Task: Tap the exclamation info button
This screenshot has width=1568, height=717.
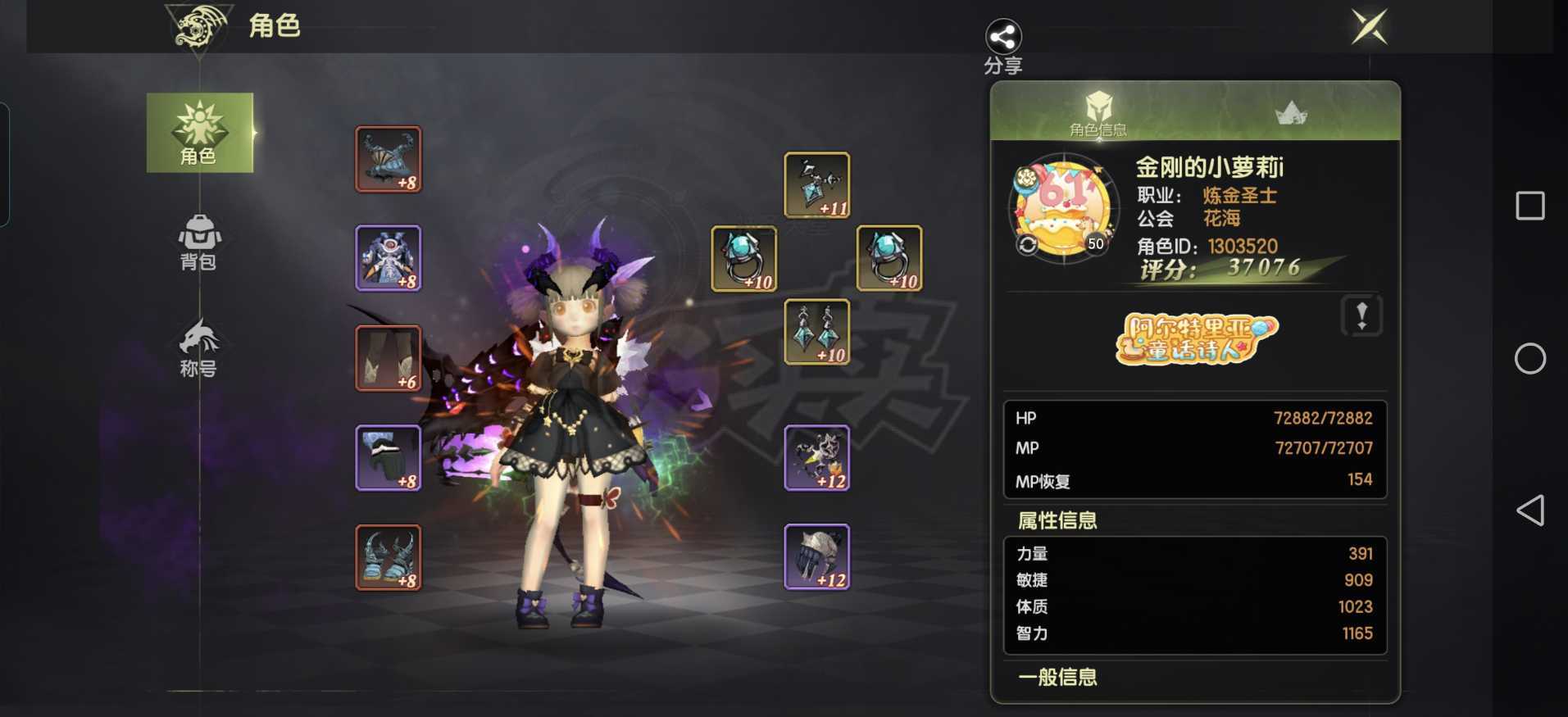Action: point(1361,315)
